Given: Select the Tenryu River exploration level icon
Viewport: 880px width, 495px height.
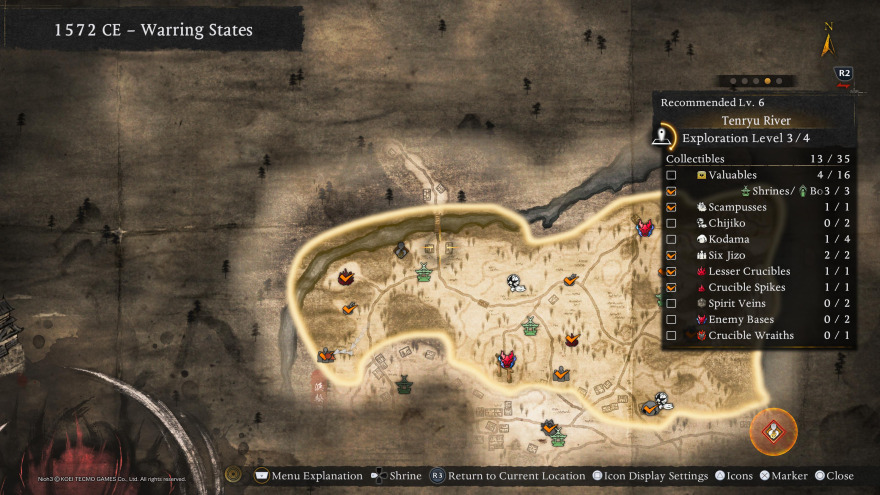Looking at the screenshot, I should click(x=662, y=137).
